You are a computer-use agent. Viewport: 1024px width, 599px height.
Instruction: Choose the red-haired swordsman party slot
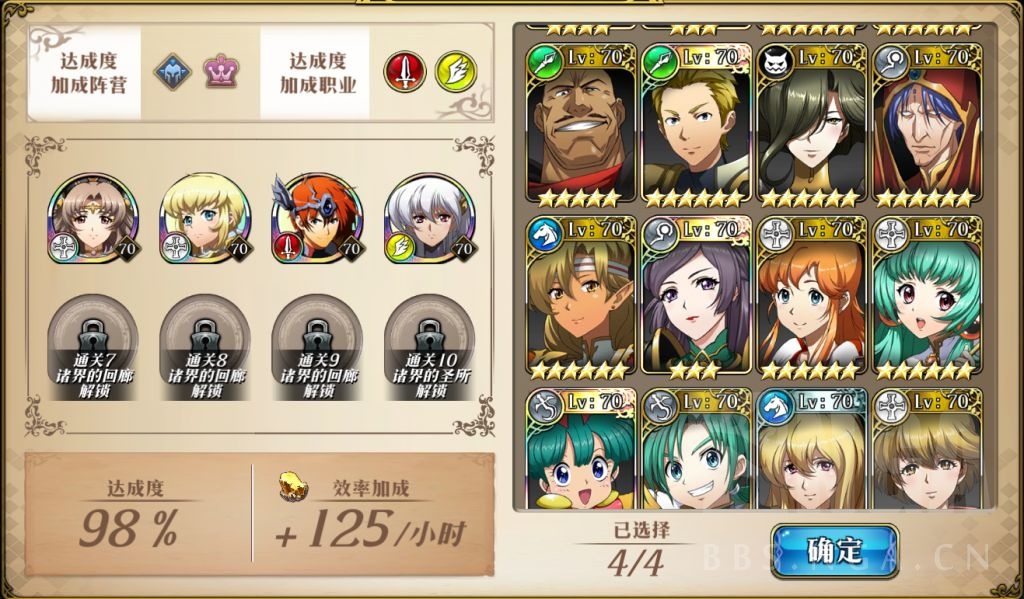click(x=317, y=219)
